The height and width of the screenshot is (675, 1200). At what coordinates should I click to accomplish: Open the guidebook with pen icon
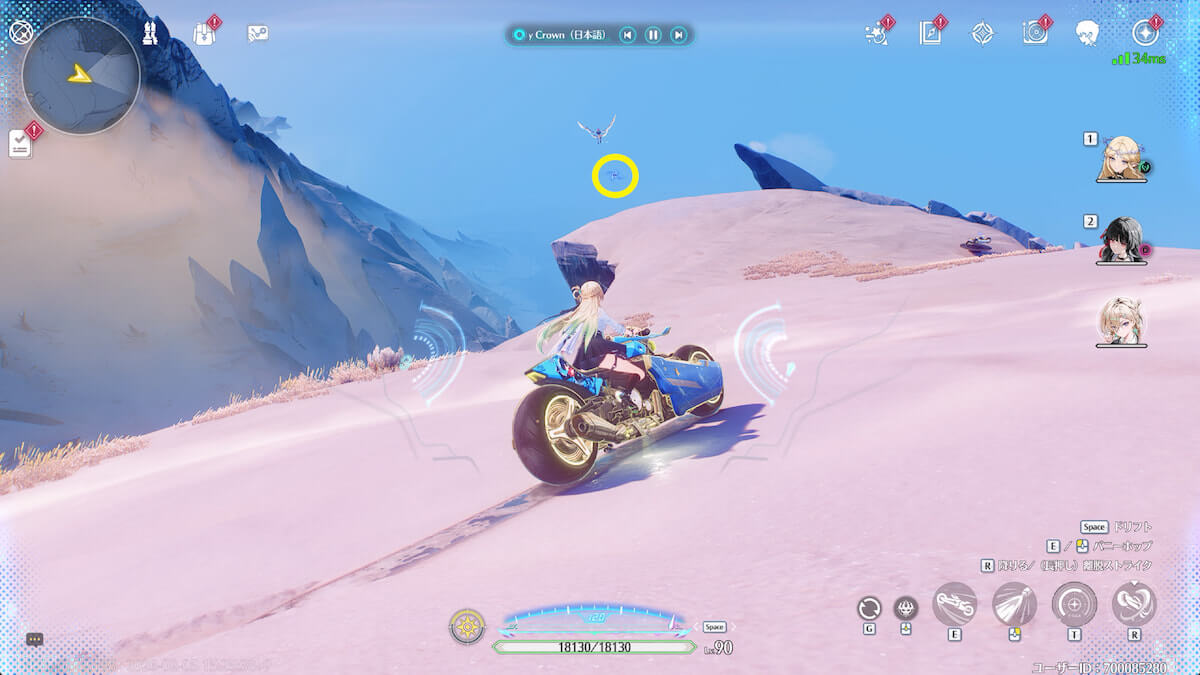coord(931,33)
